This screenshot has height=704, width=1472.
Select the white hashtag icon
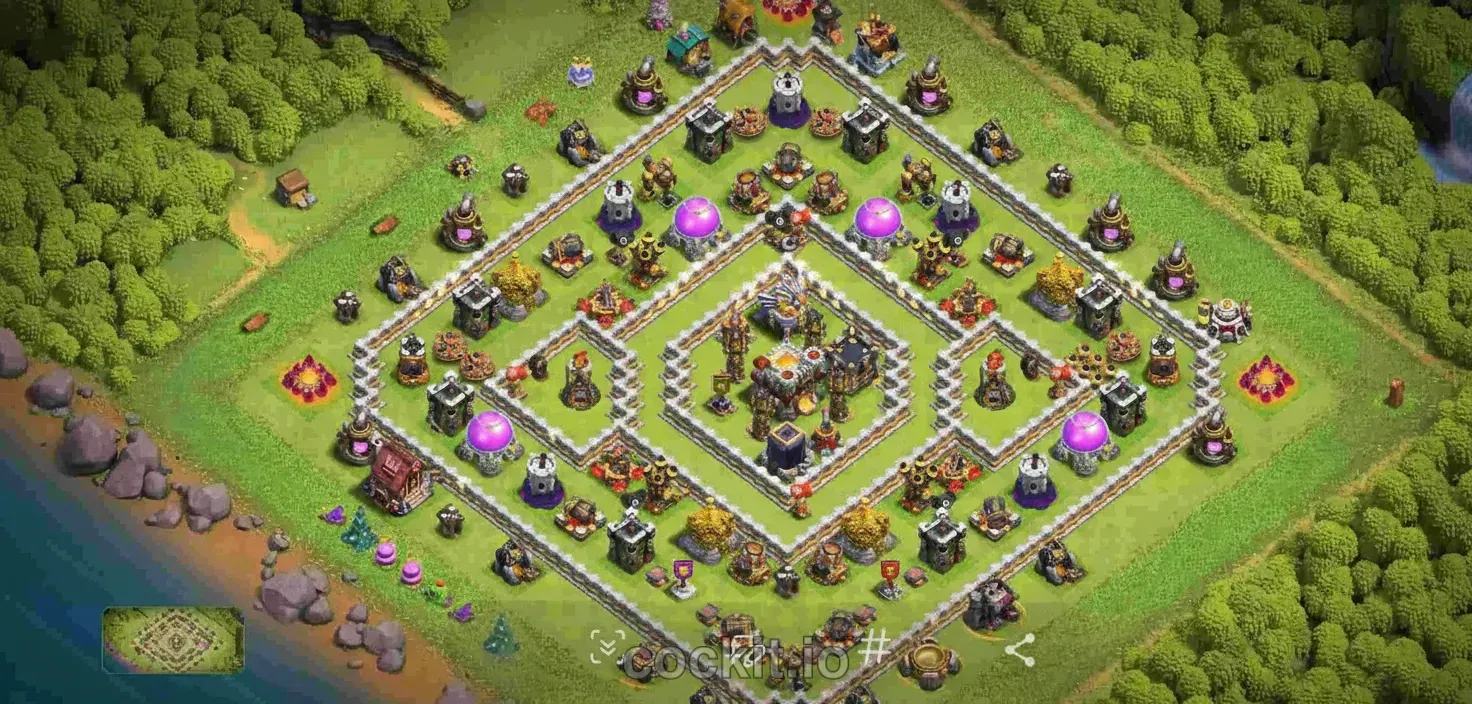[x=873, y=648]
